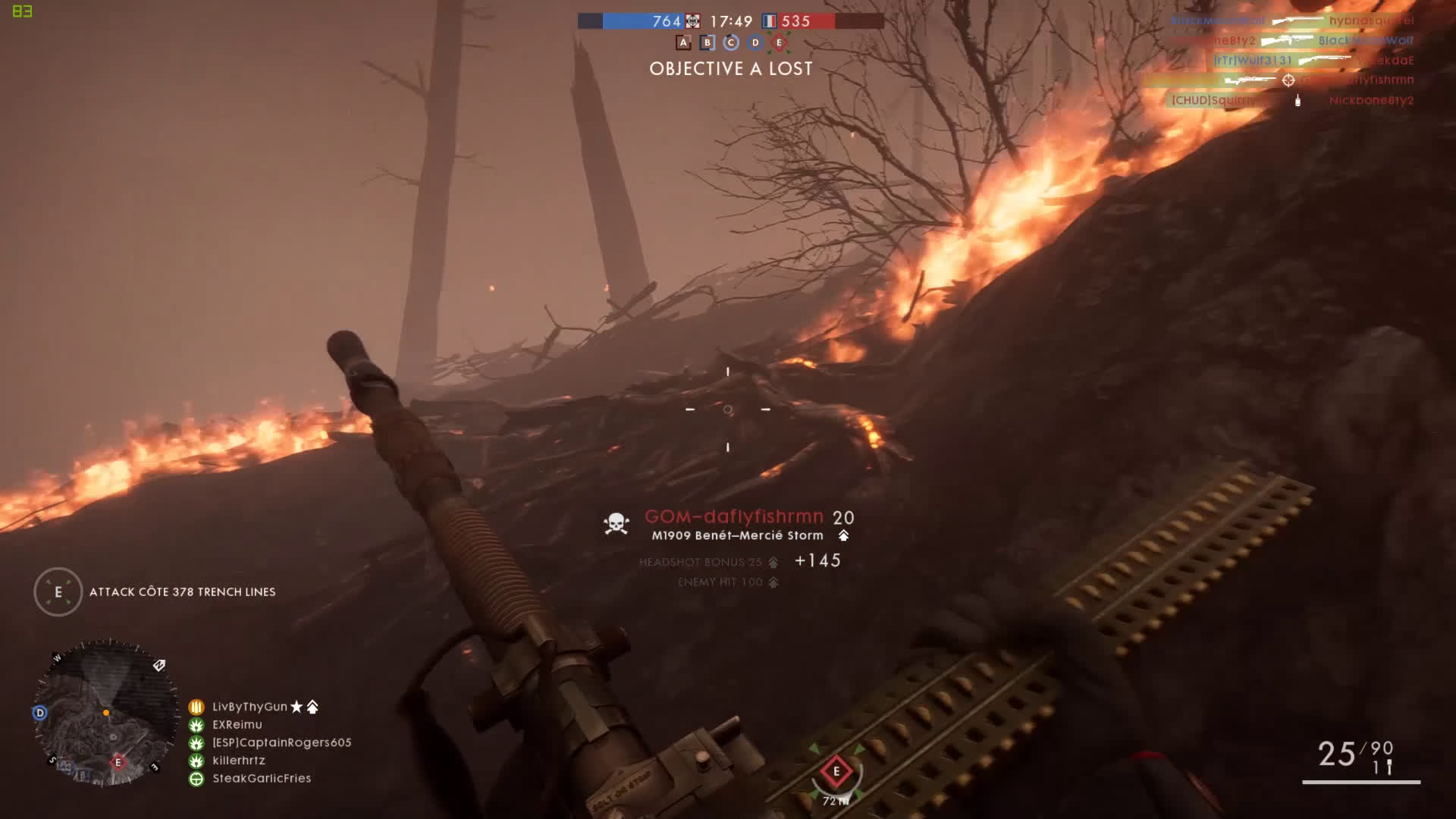Open the circular minimap
The height and width of the screenshot is (819, 1456).
click(105, 713)
